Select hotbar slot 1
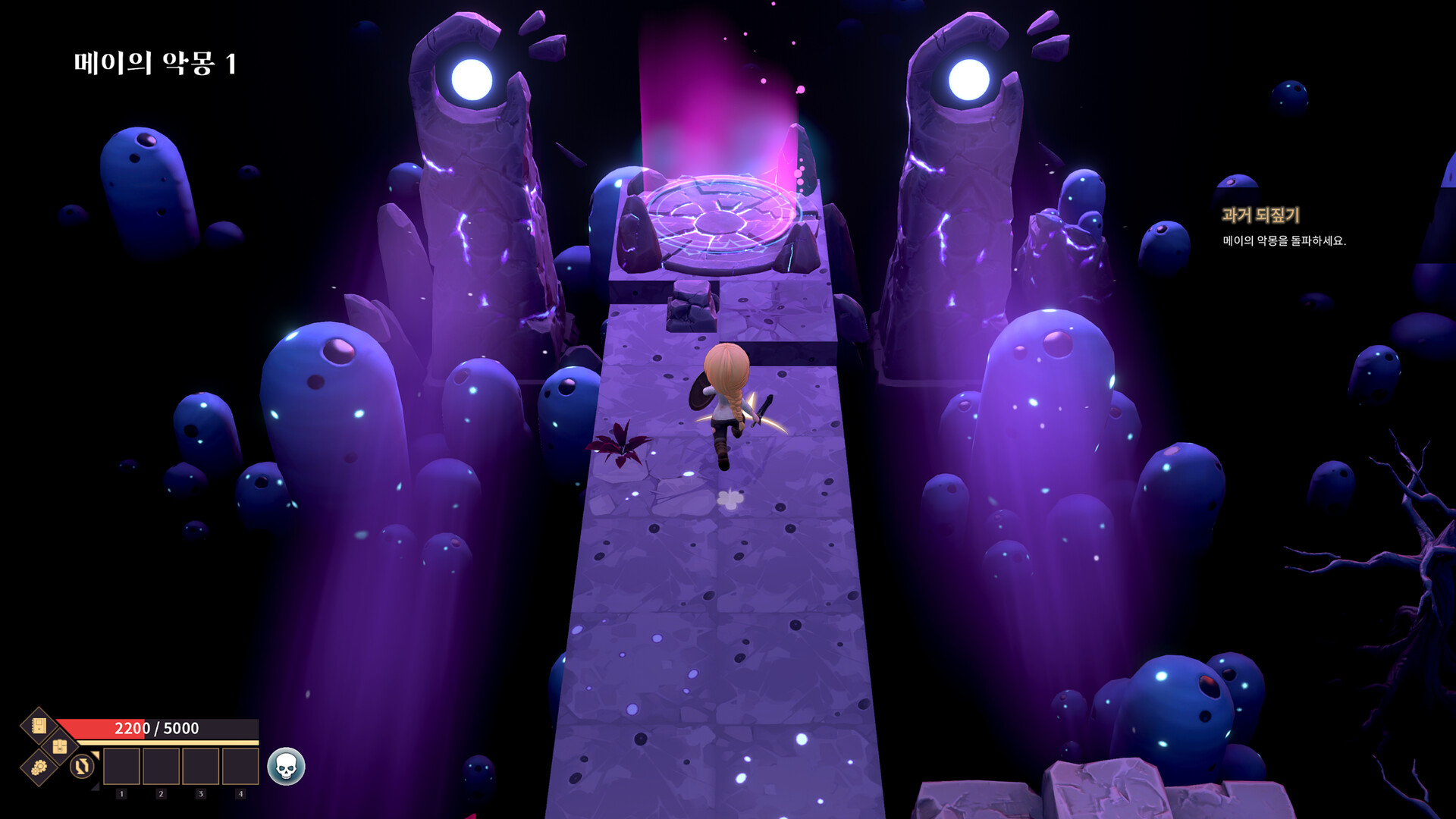The width and height of the screenshot is (1456, 819). tap(122, 767)
